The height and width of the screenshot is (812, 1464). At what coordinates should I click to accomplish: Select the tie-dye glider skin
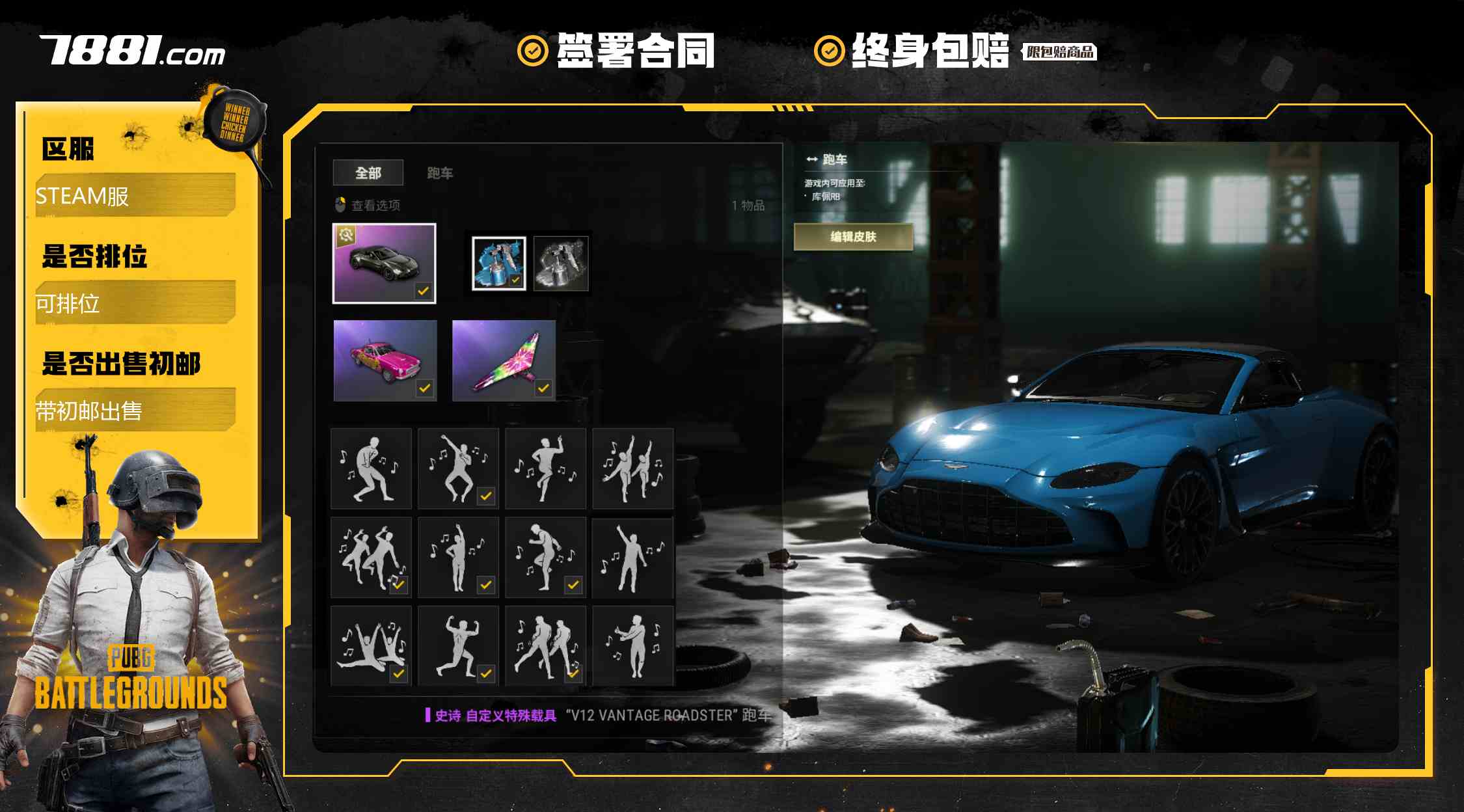pyautogui.click(x=504, y=360)
